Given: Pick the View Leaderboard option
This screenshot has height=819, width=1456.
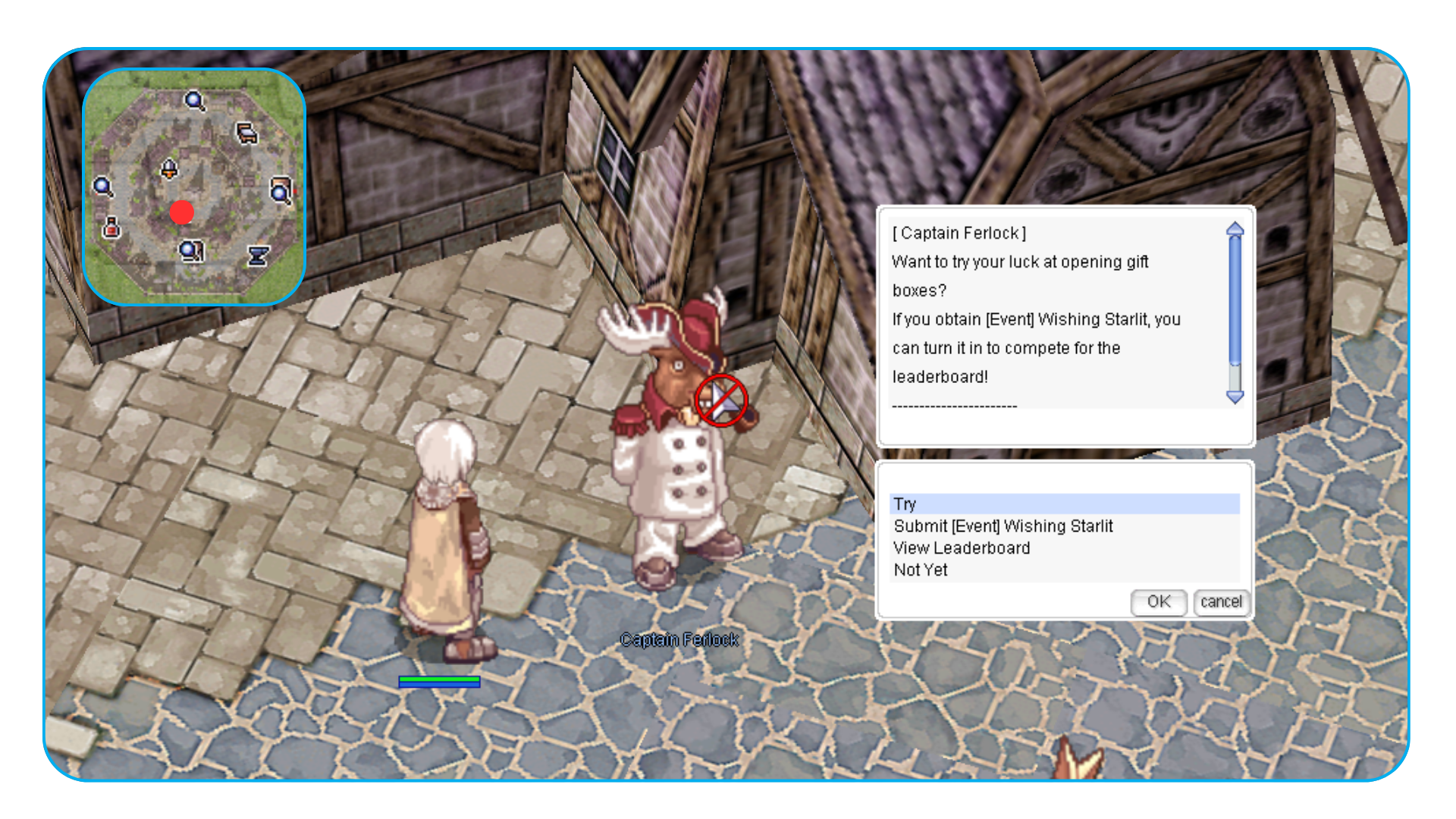Looking at the screenshot, I should point(962,548).
